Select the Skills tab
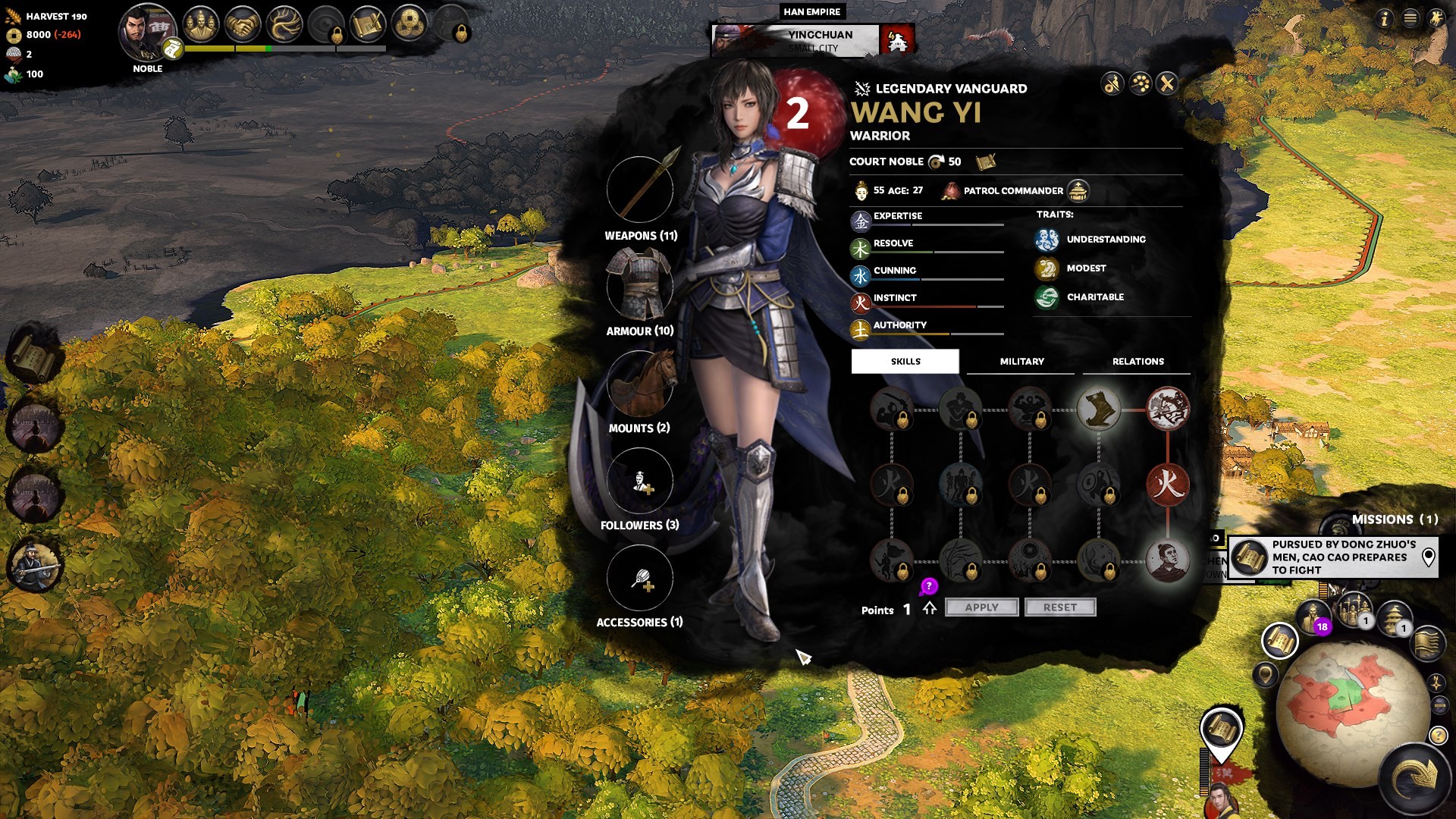This screenshot has height=819, width=1456. pyautogui.click(x=905, y=362)
